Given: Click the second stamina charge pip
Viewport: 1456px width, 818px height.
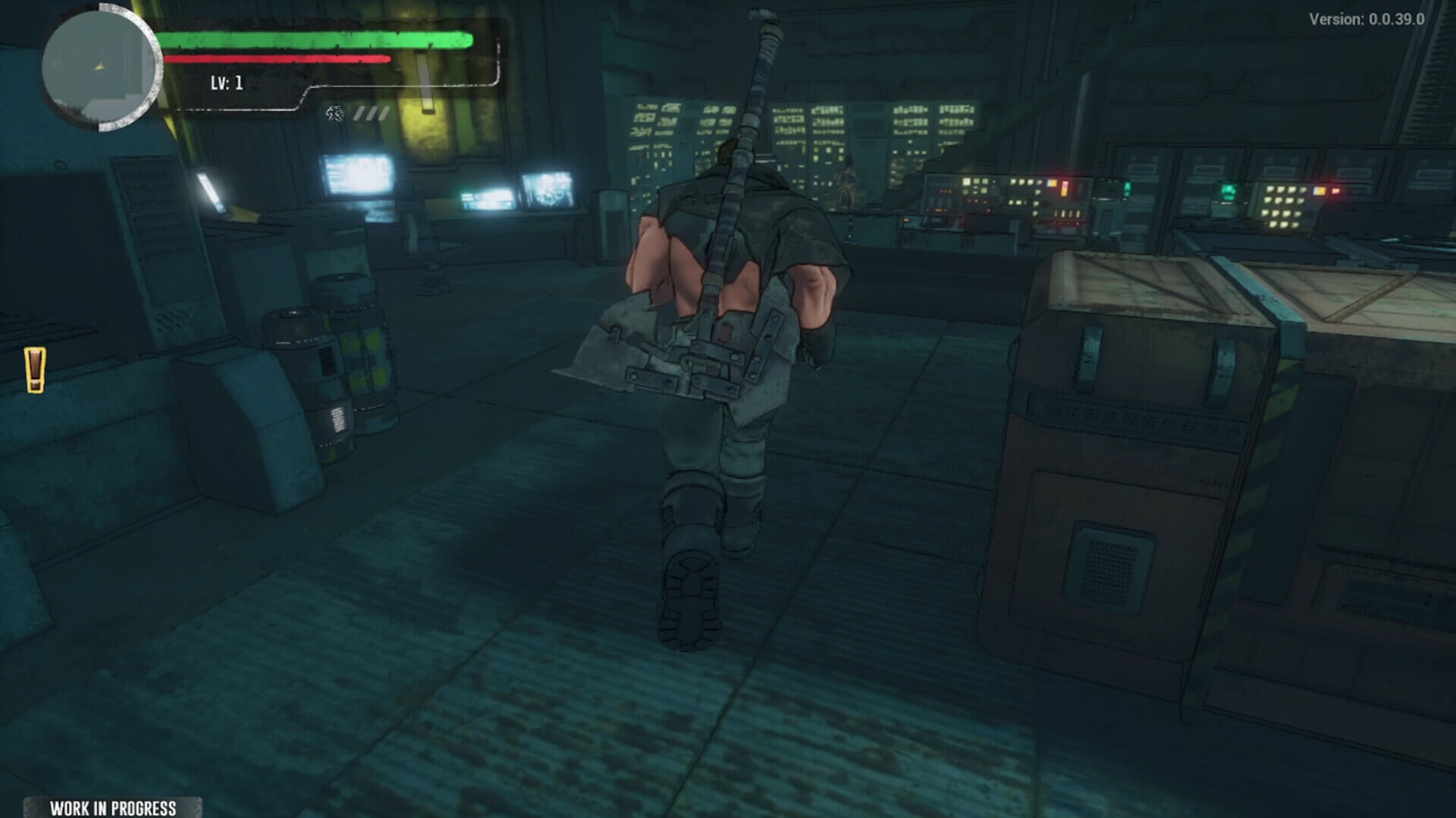Looking at the screenshot, I should pyautogui.click(x=372, y=114).
